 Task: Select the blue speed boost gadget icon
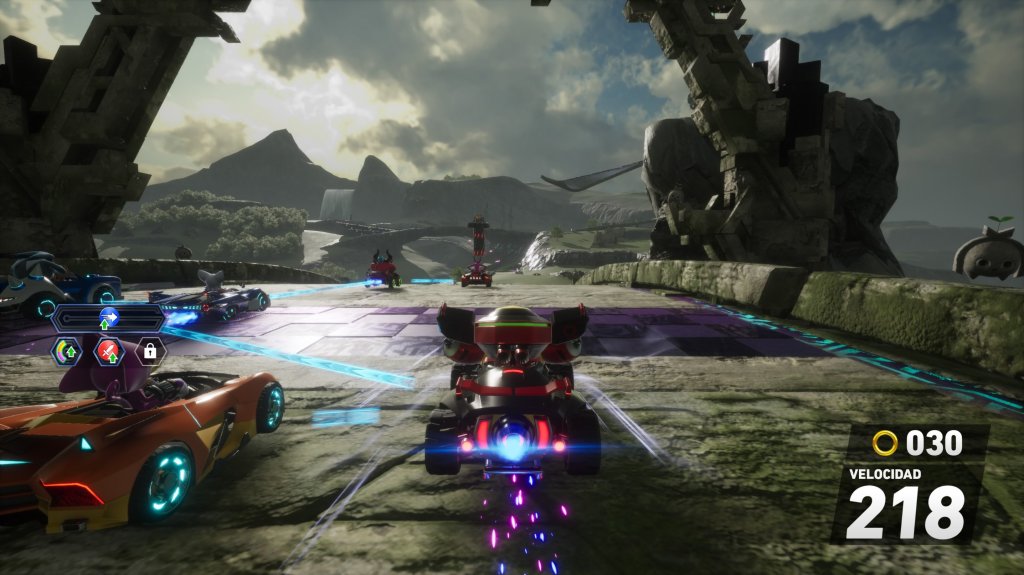click(108, 318)
